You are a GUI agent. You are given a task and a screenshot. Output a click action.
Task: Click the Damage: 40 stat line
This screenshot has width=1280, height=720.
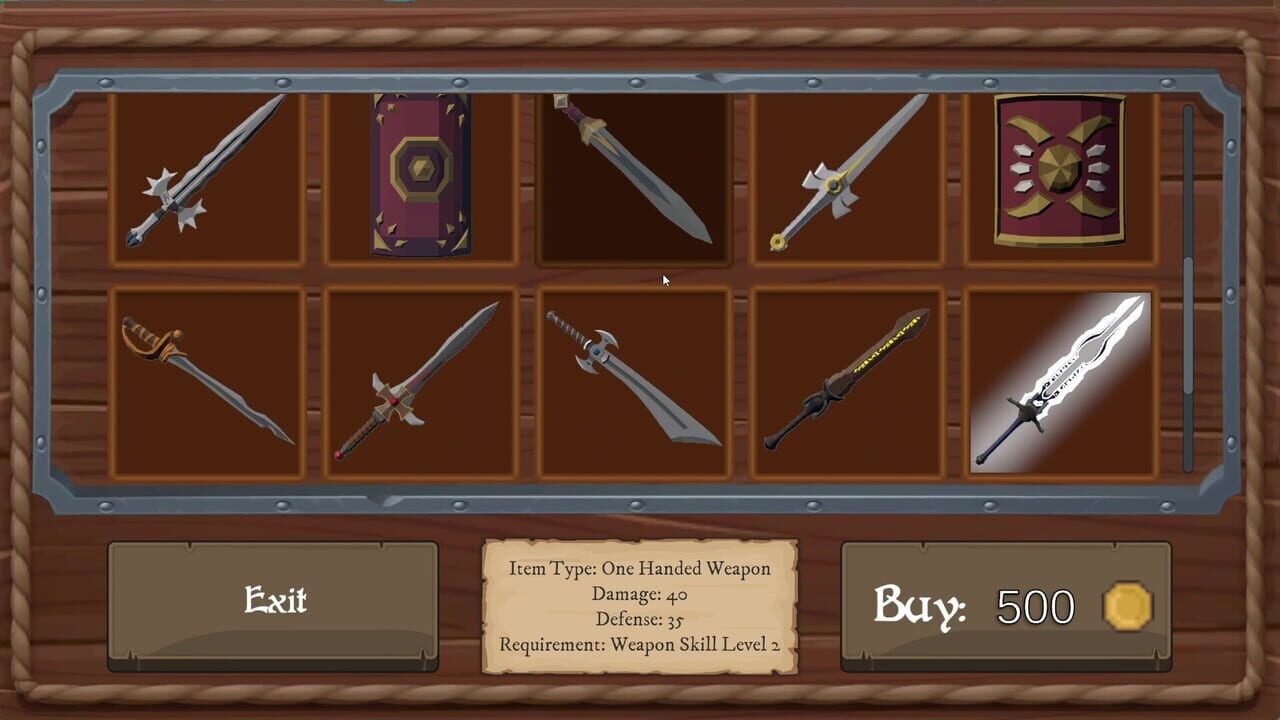[x=638, y=595]
